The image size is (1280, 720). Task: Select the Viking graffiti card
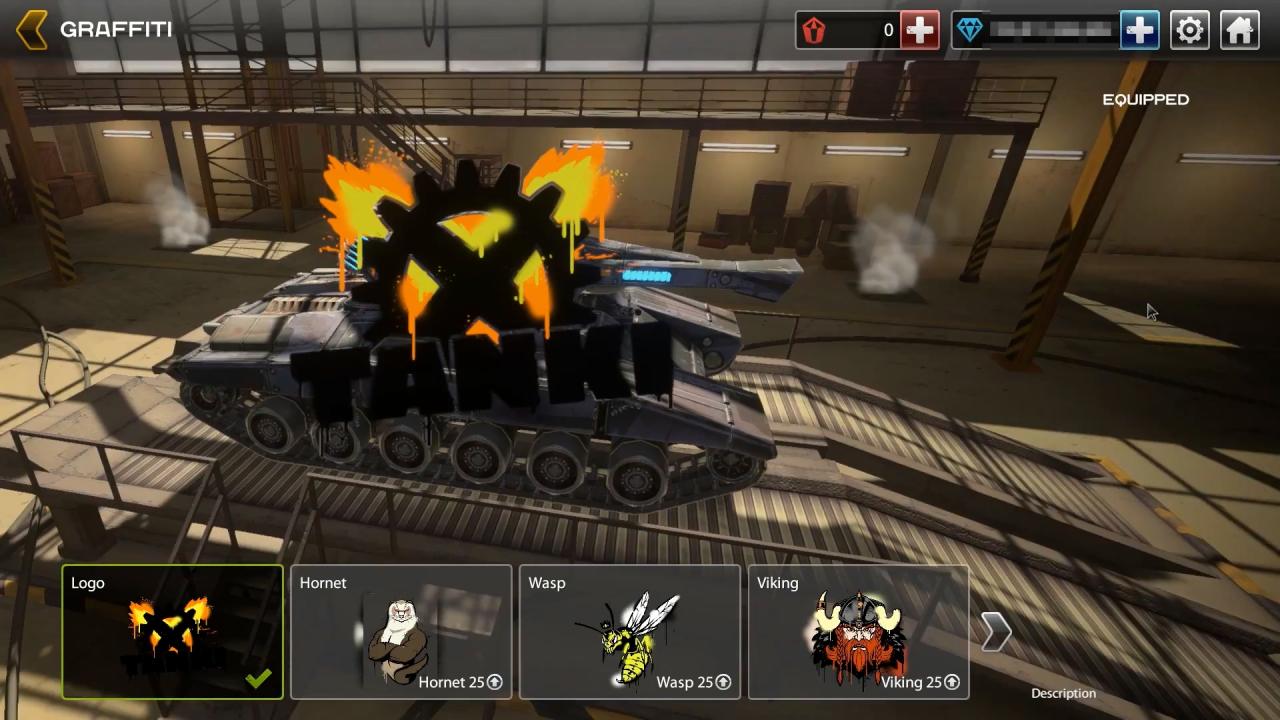pos(858,632)
